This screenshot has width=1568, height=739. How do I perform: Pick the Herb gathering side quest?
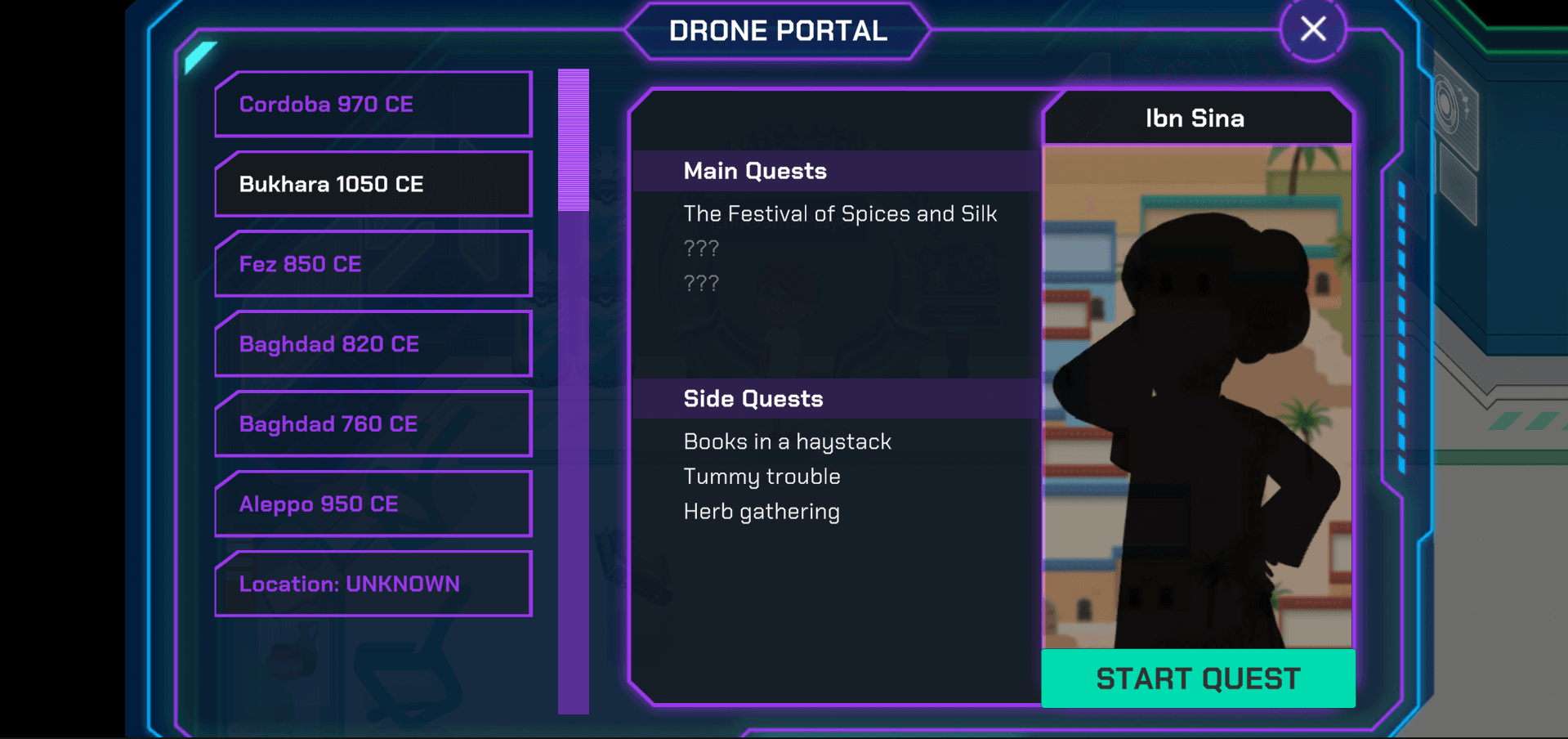(762, 512)
